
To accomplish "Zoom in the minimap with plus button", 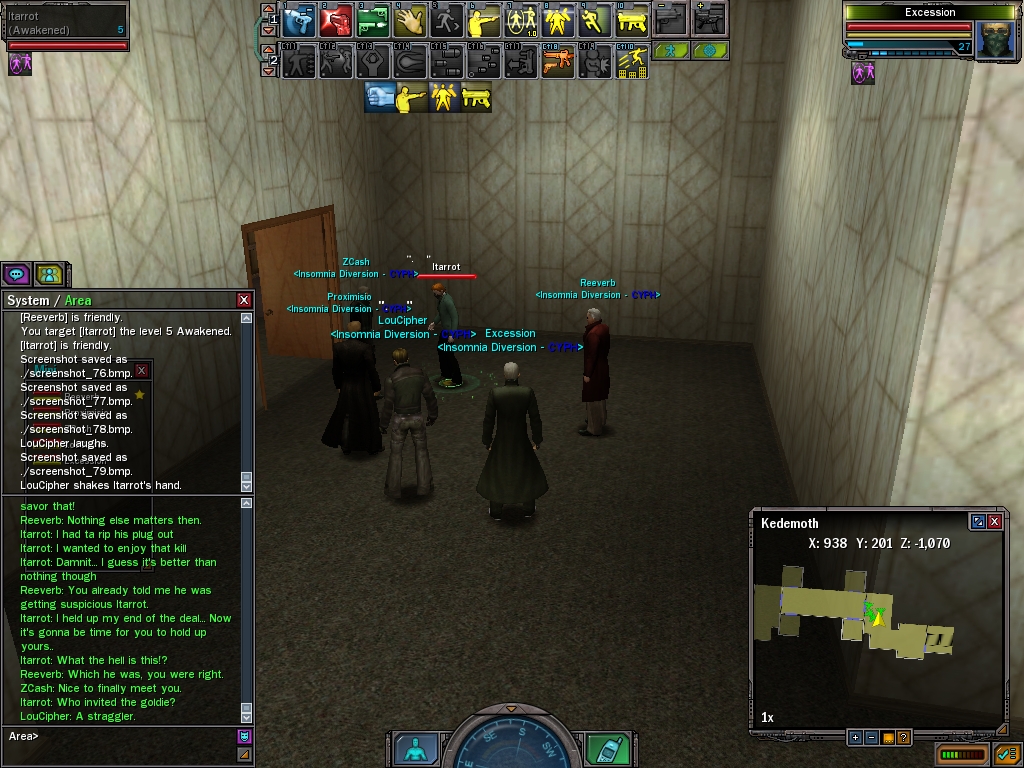I will pyautogui.click(x=855, y=738).
